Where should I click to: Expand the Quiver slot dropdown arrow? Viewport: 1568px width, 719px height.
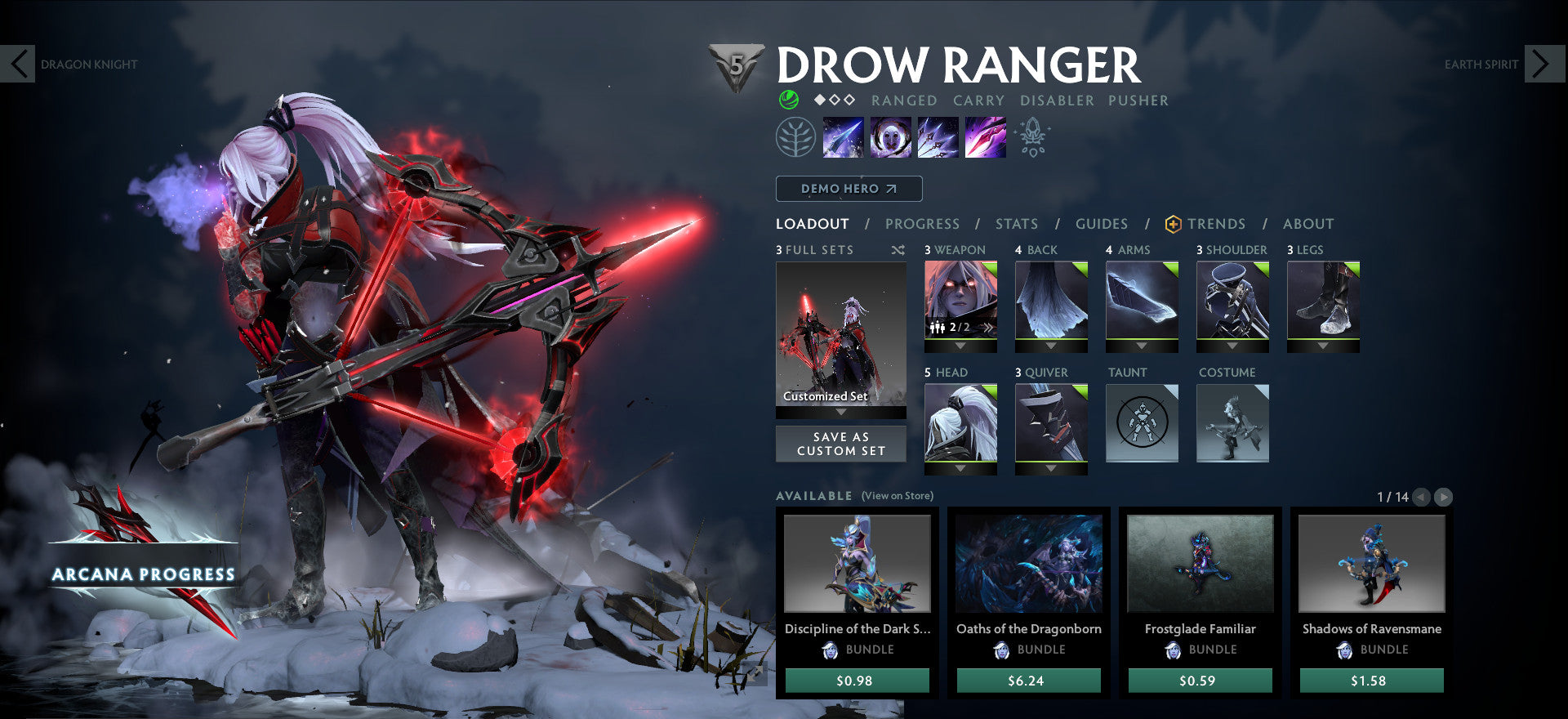click(x=1051, y=468)
